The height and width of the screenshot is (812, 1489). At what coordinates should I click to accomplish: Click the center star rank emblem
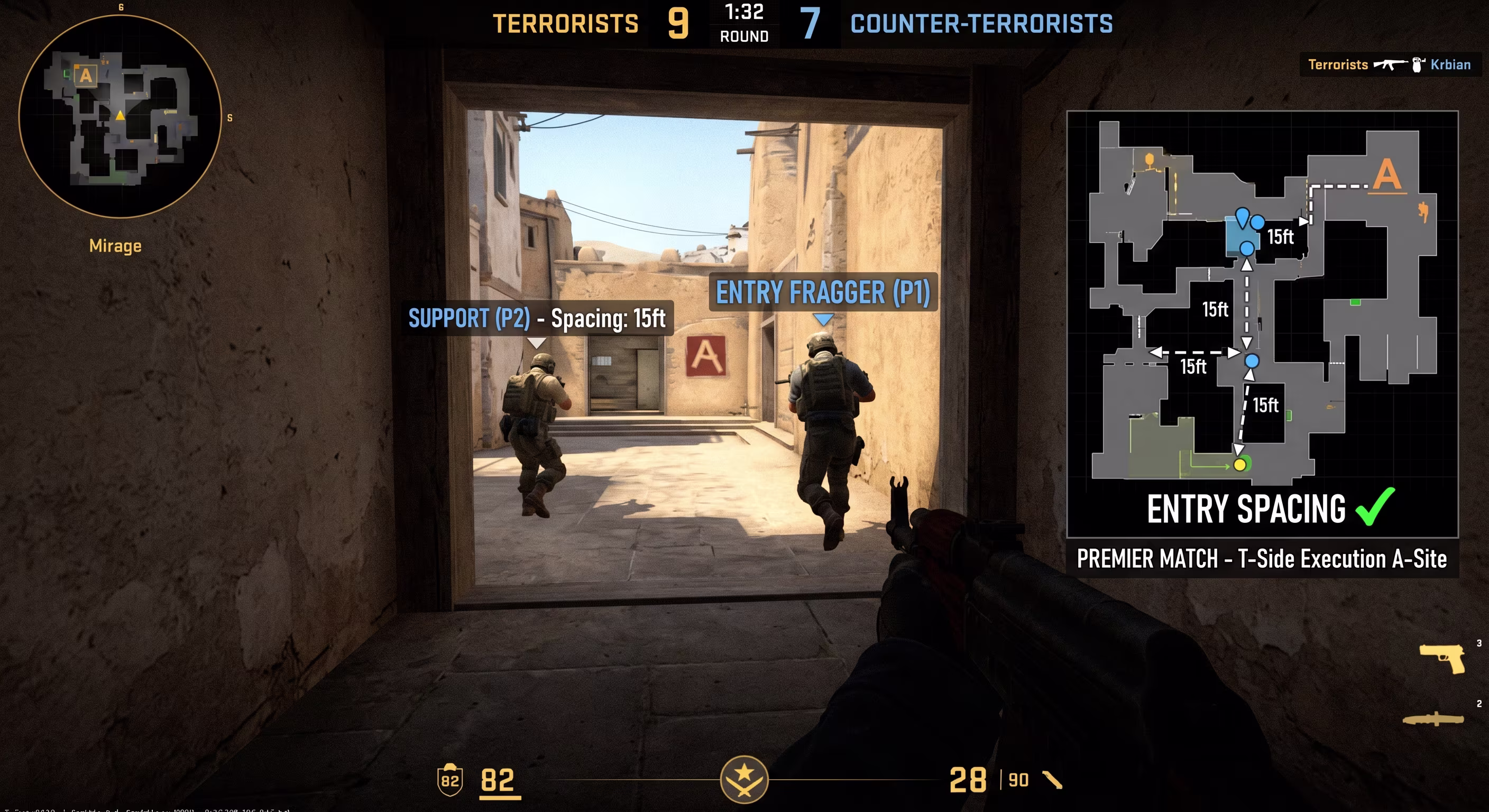point(744,780)
